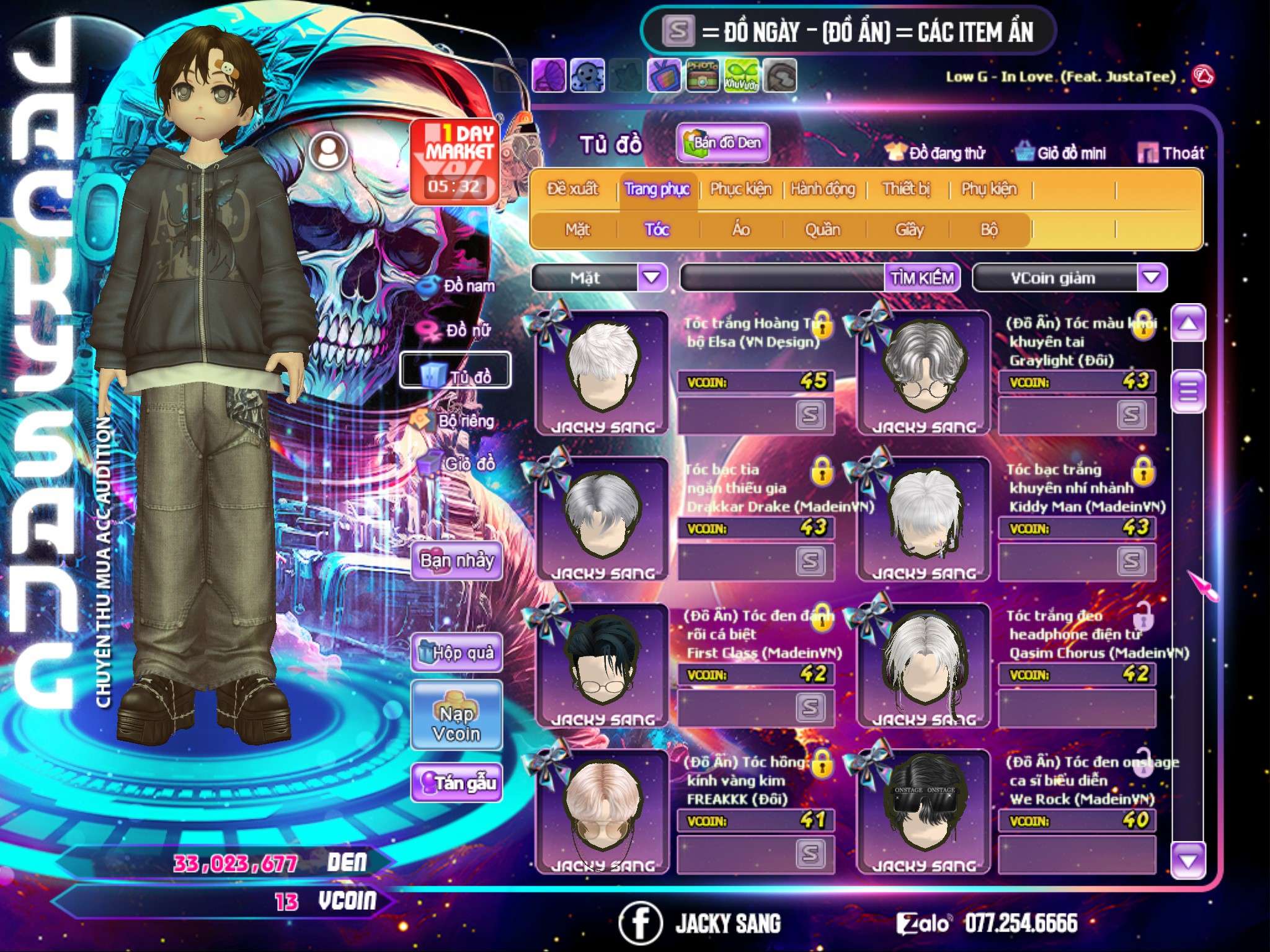Switch to the Quần sub-category
This screenshot has height=952, width=1270.
822,230
